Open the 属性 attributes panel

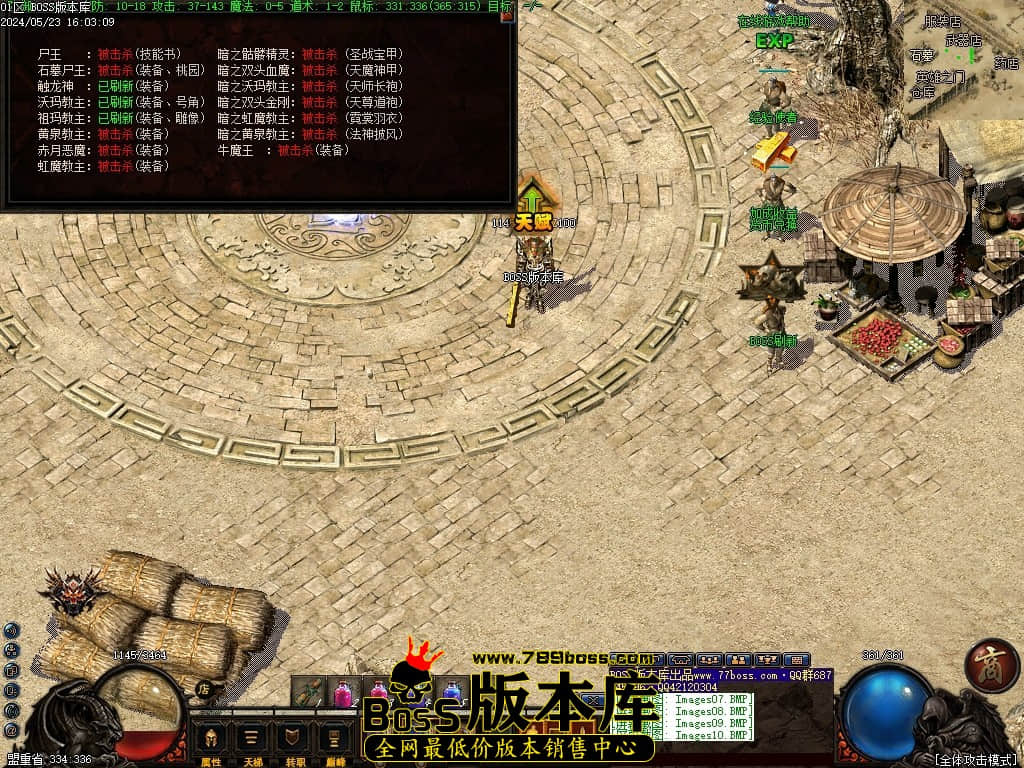[211, 740]
